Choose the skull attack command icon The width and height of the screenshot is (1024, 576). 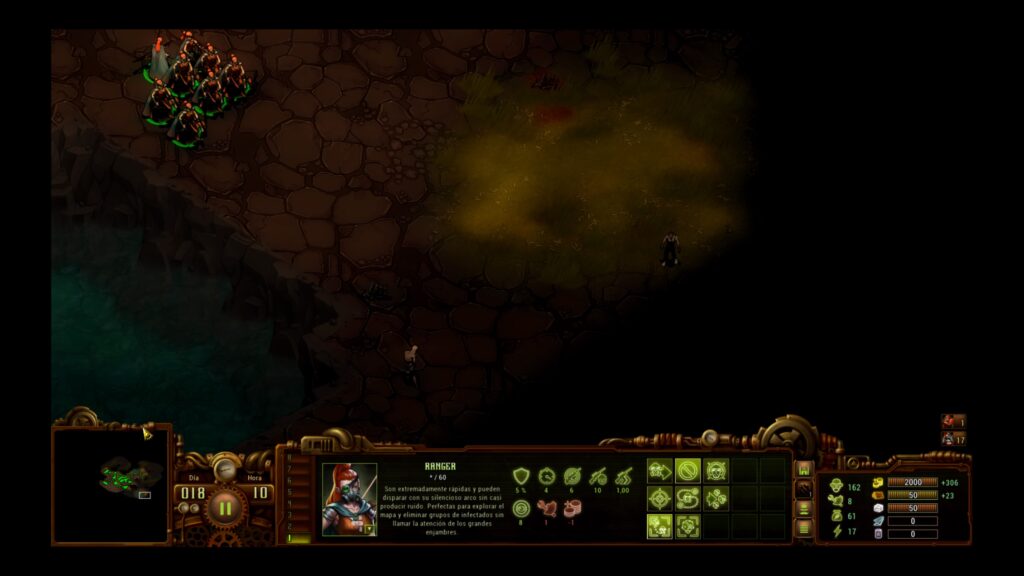[715, 470]
